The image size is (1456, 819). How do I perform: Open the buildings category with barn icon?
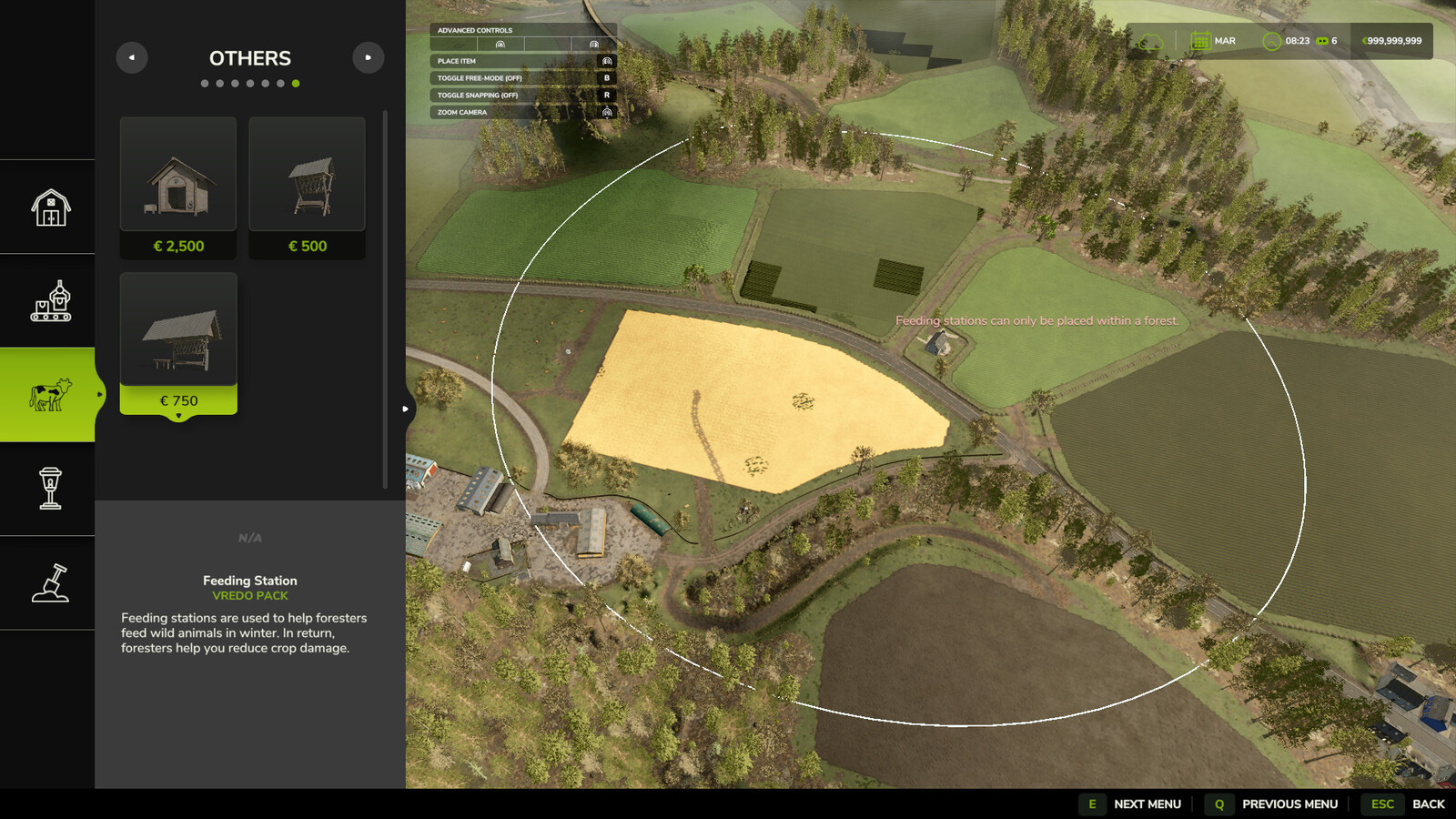point(50,207)
